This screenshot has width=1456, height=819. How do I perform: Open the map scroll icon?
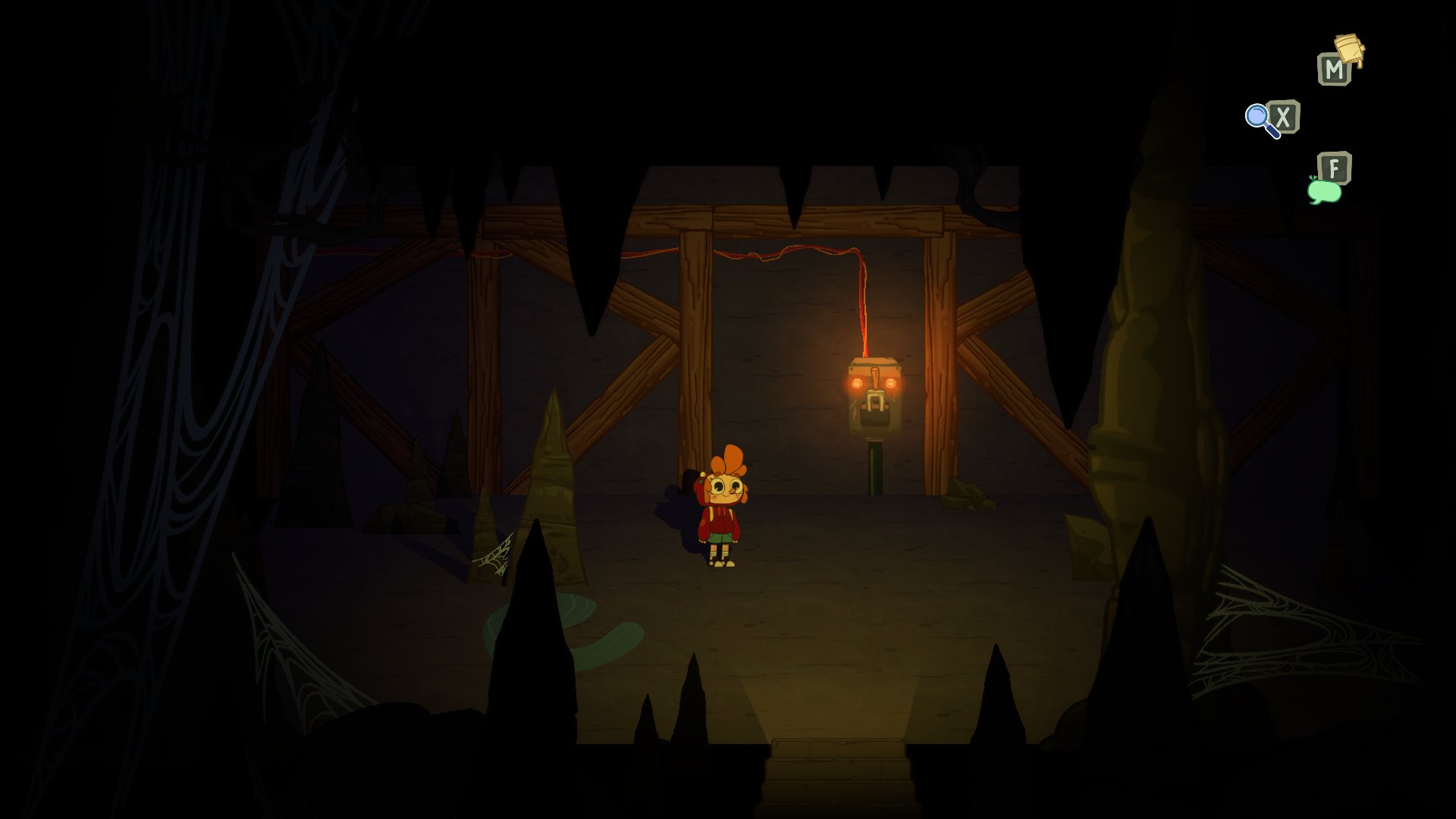[1349, 51]
